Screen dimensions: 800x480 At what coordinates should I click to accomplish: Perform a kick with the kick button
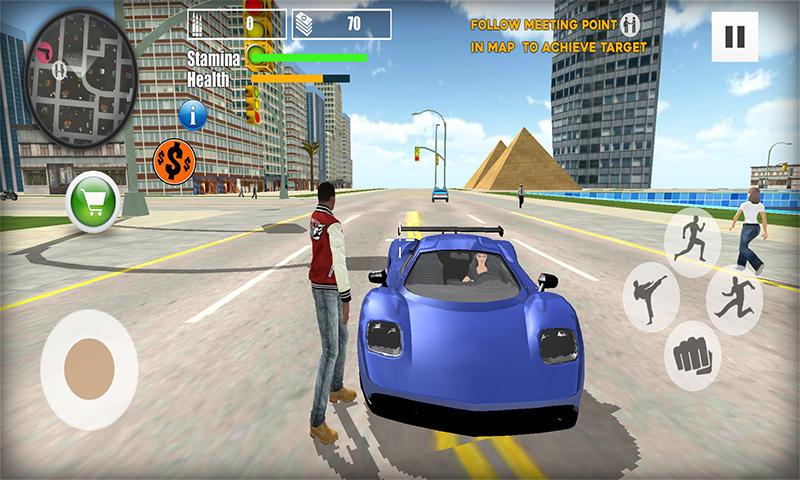[651, 298]
